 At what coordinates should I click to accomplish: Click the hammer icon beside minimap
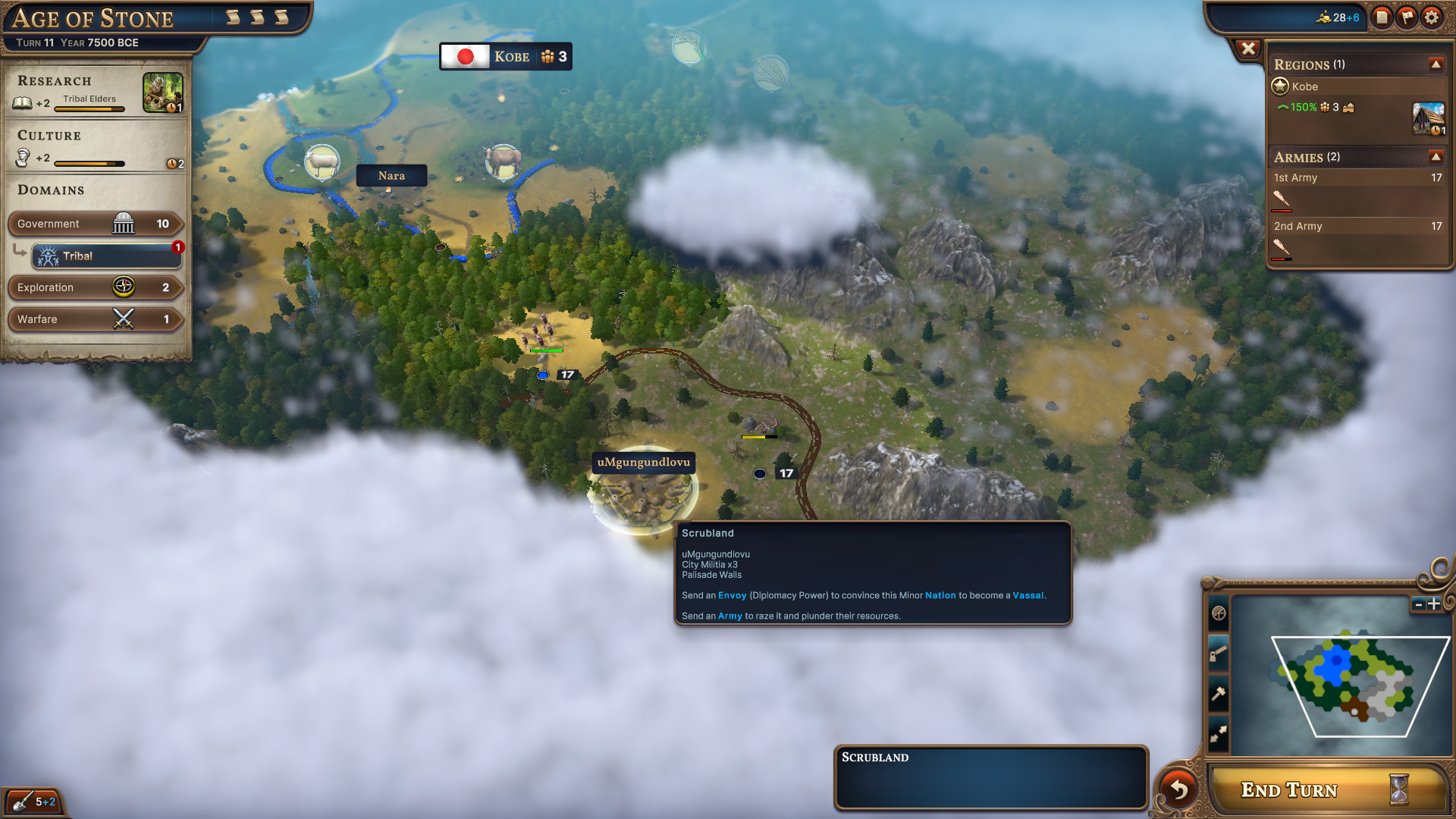[1218, 694]
